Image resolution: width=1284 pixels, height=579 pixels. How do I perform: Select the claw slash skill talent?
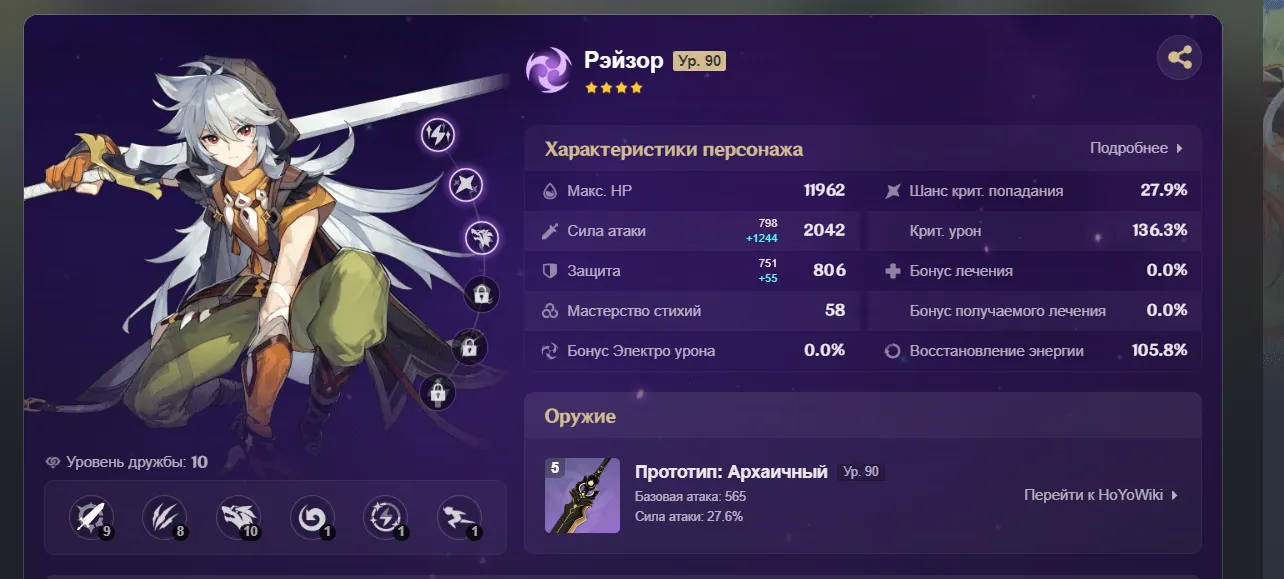(165, 518)
